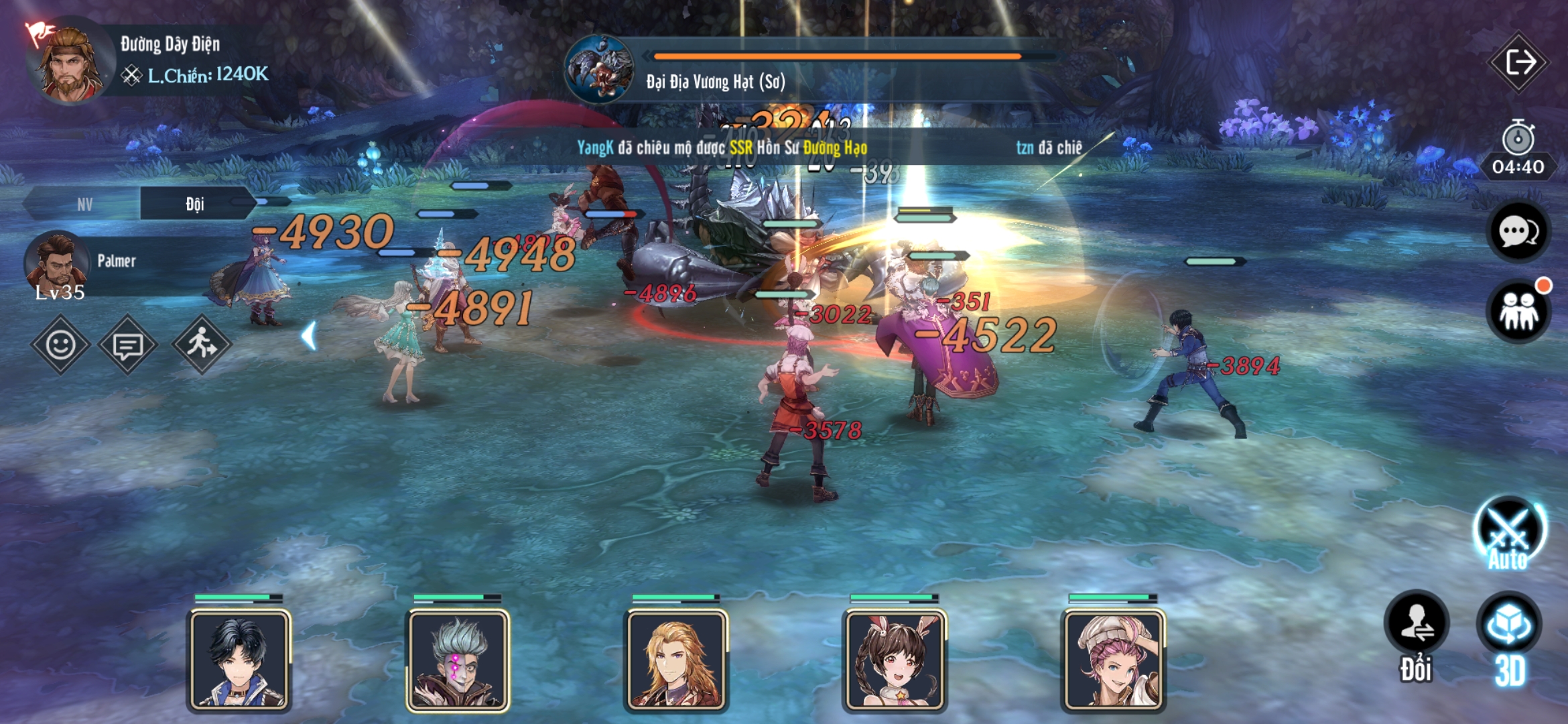Choose the grey-haired masked hero portrait
The width and height of the screenshot is (1568, 724).
coord(458,660)
